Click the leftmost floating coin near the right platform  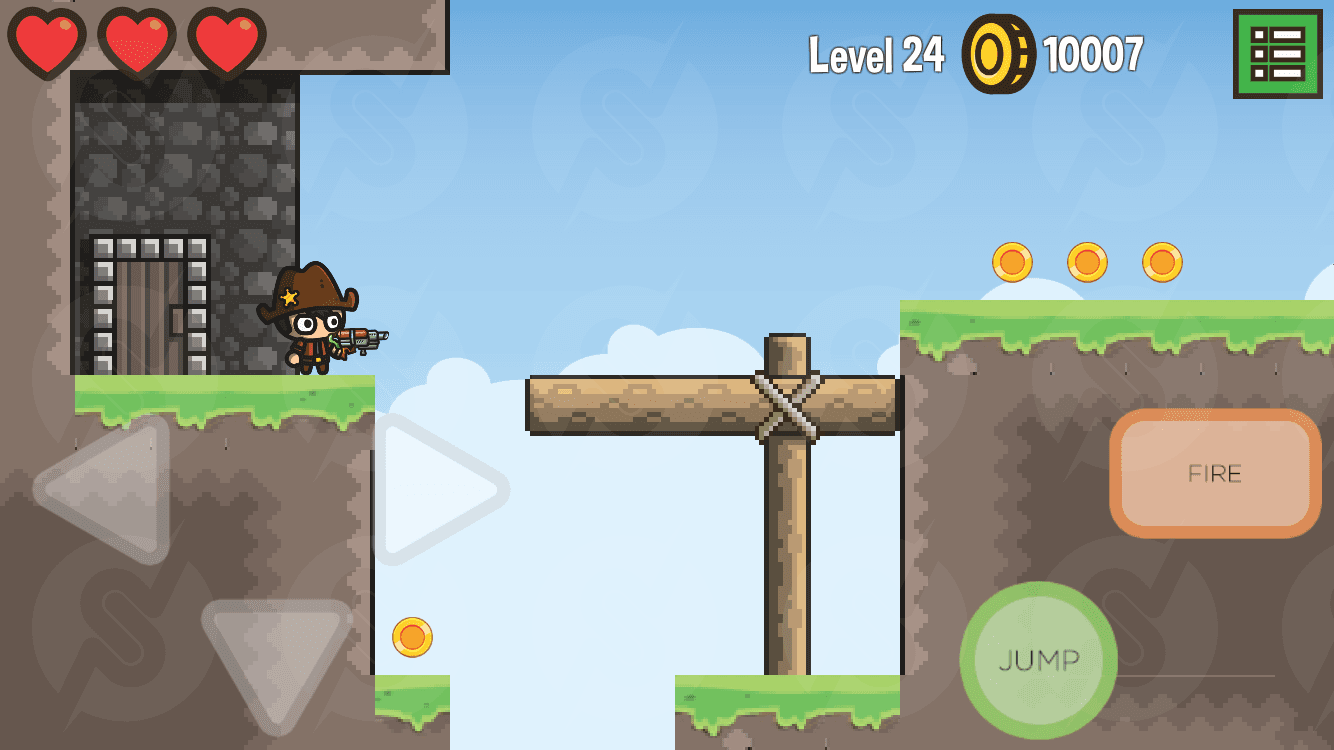(x=1011, y=260)
